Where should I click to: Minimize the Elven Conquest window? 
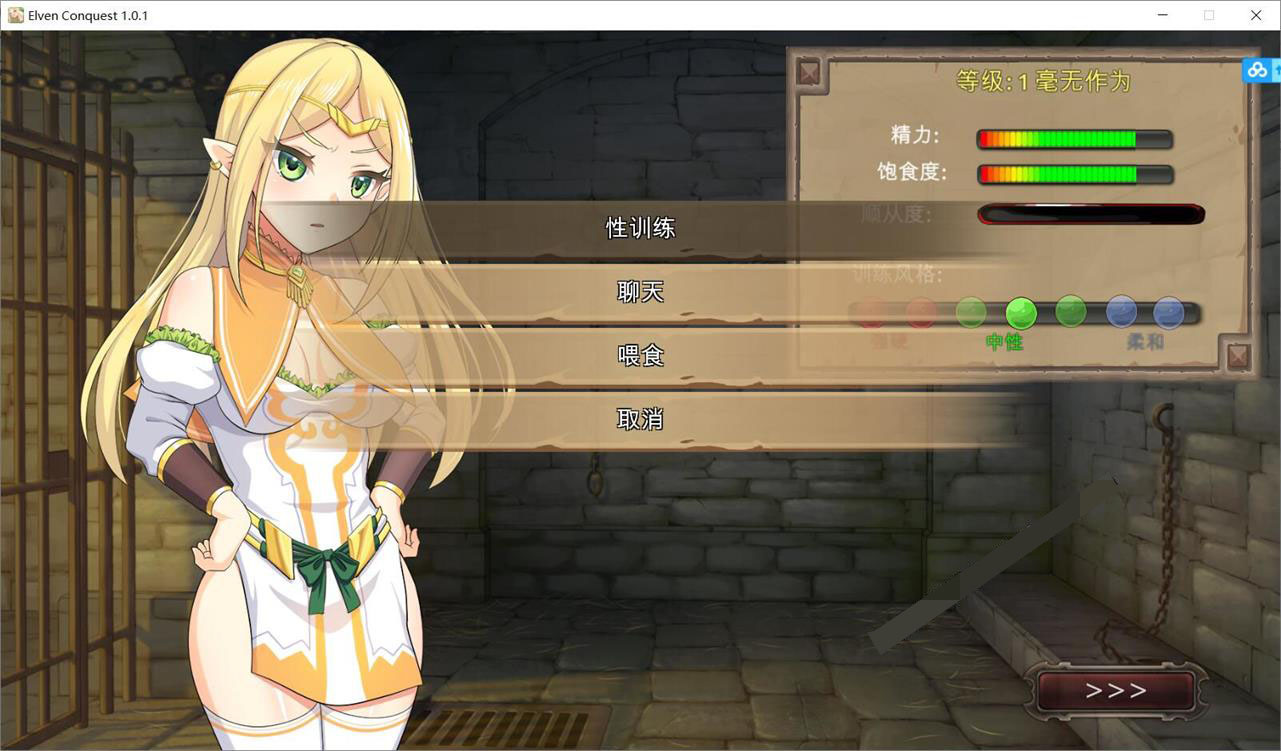pos(1163,15)
